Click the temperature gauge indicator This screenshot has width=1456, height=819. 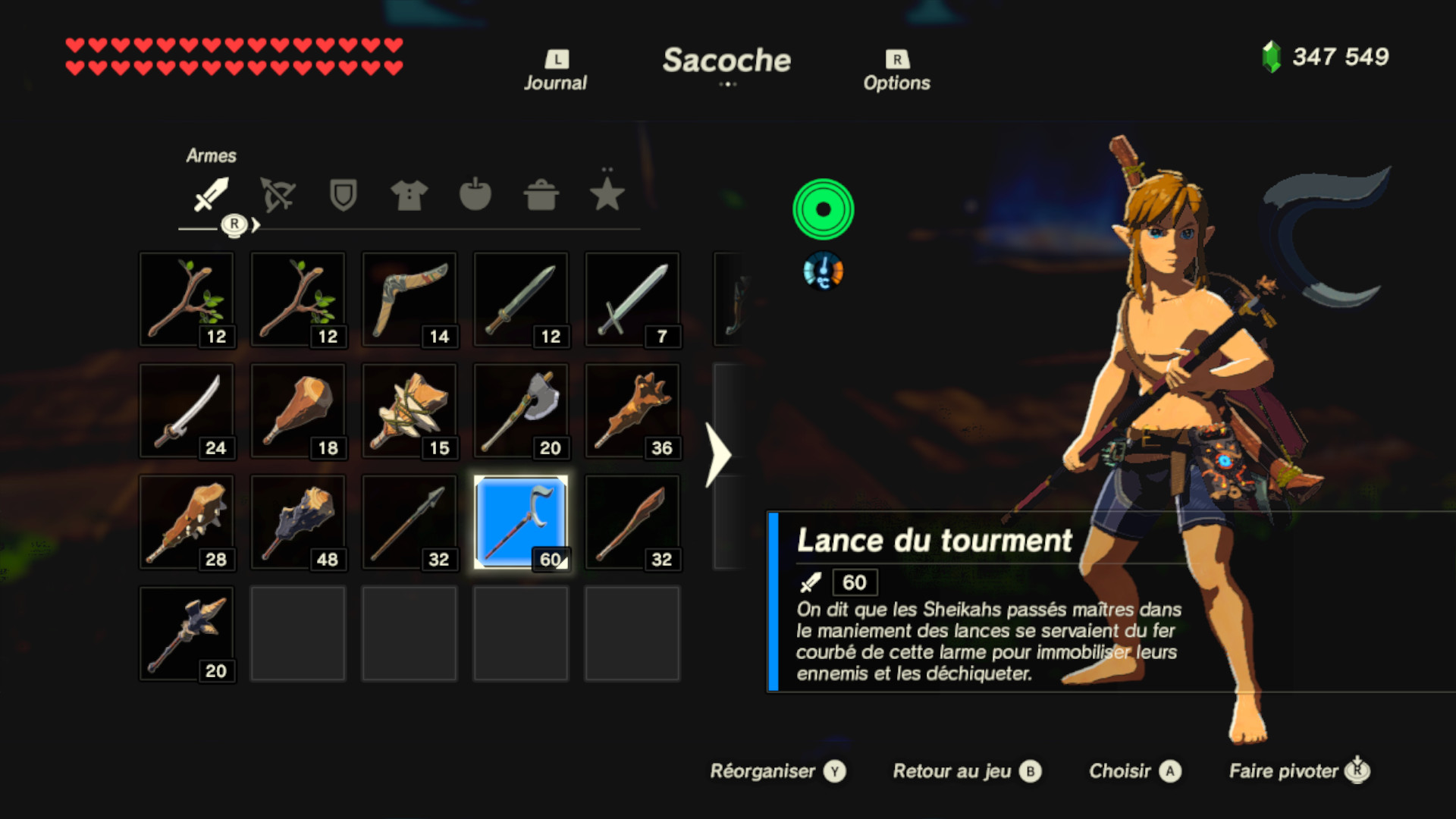coord(823,271)
